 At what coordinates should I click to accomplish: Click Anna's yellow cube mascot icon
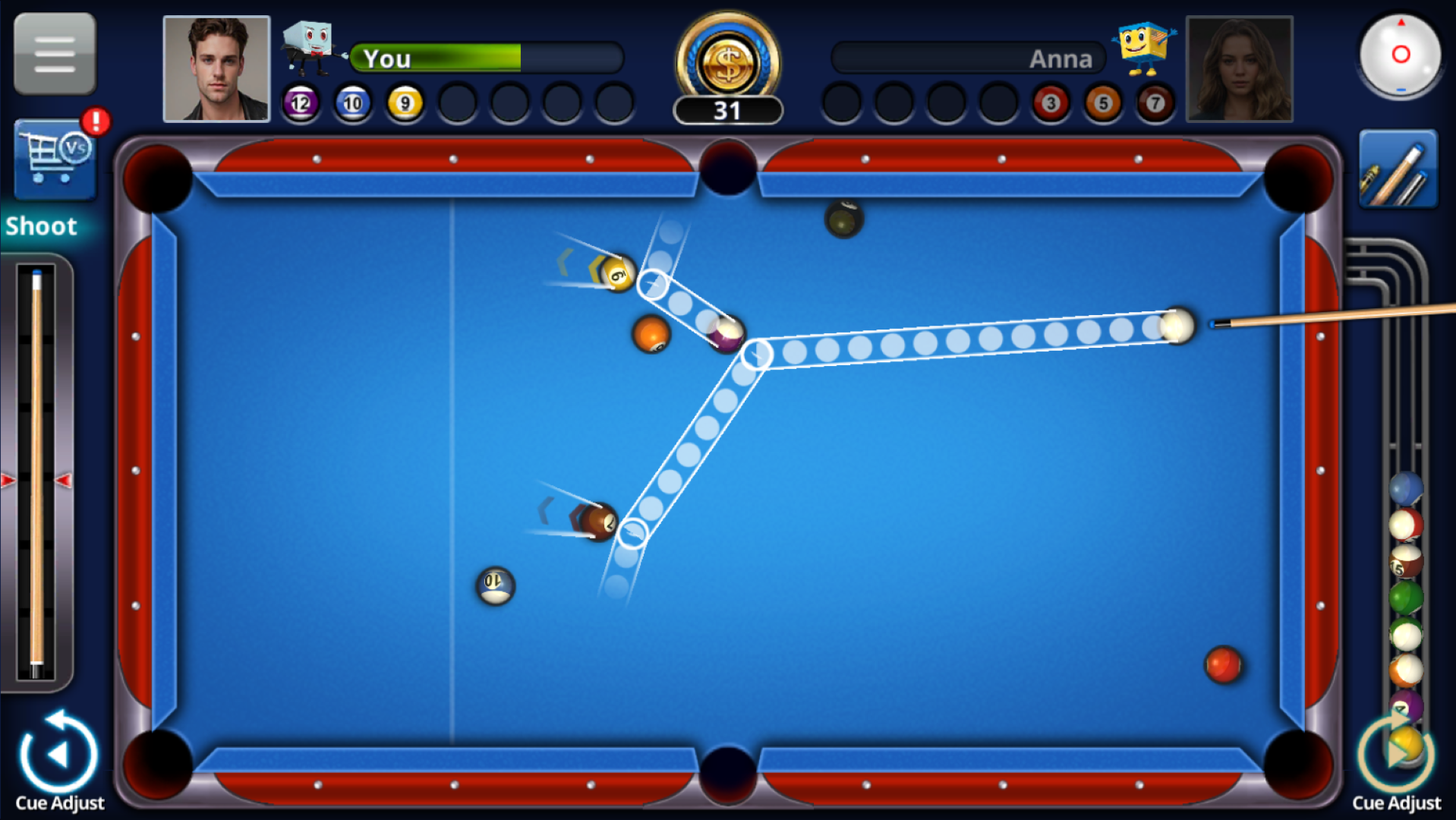(x=1143, y=47)
